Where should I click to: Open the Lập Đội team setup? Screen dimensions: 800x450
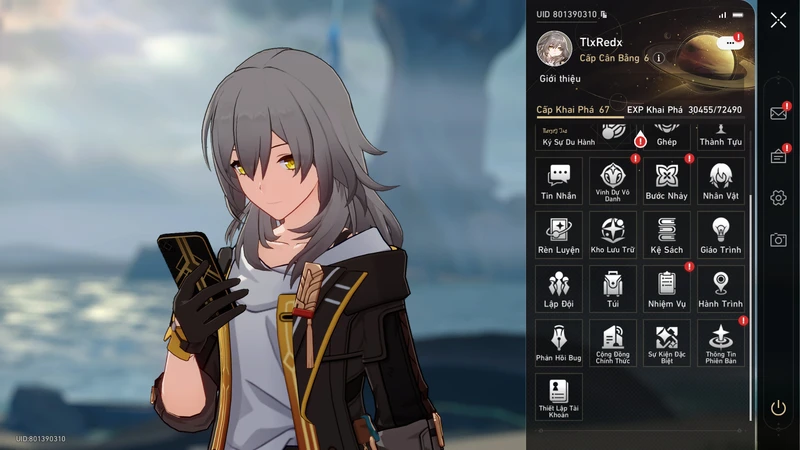click(x=559, y=288)
